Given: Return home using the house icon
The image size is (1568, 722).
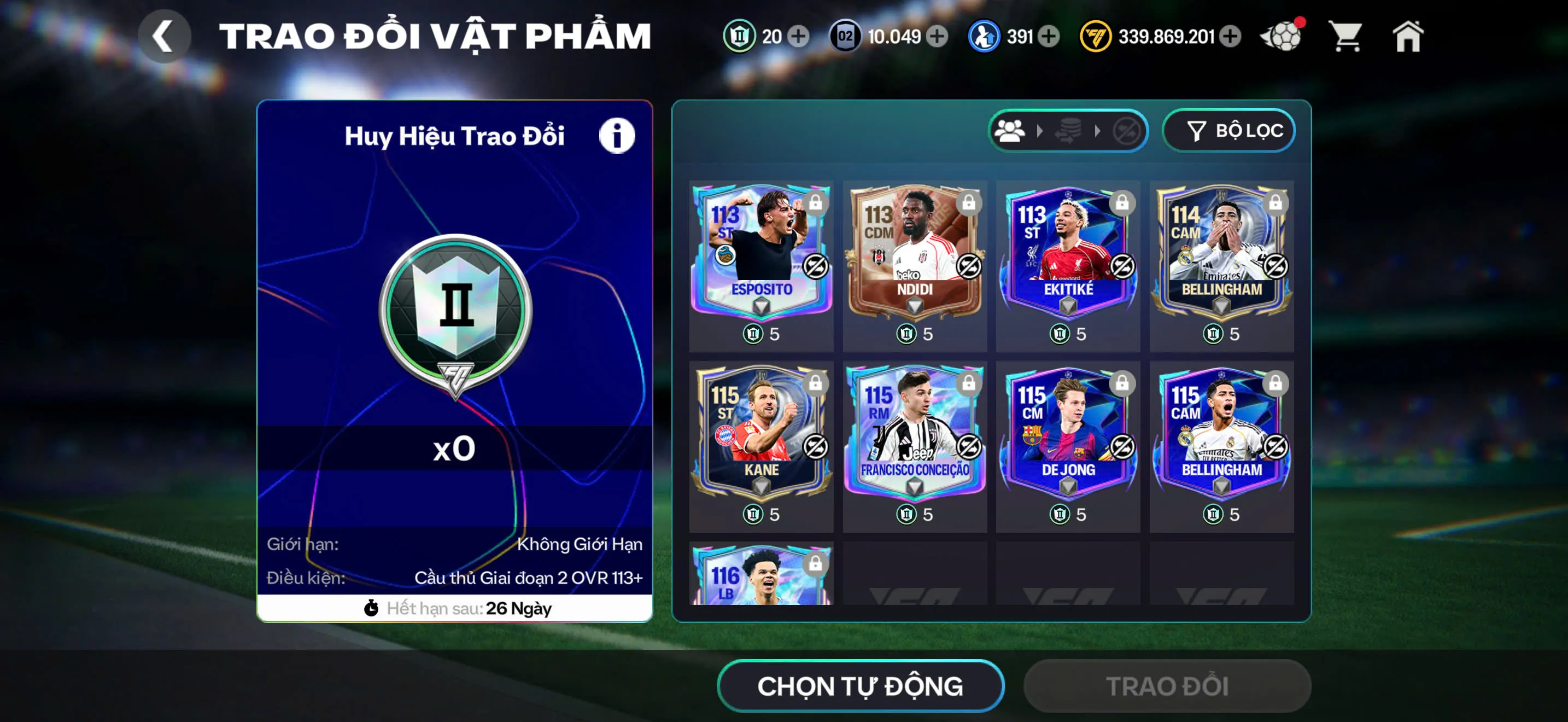Looking at the screenshot, I should click(1409, 37).
